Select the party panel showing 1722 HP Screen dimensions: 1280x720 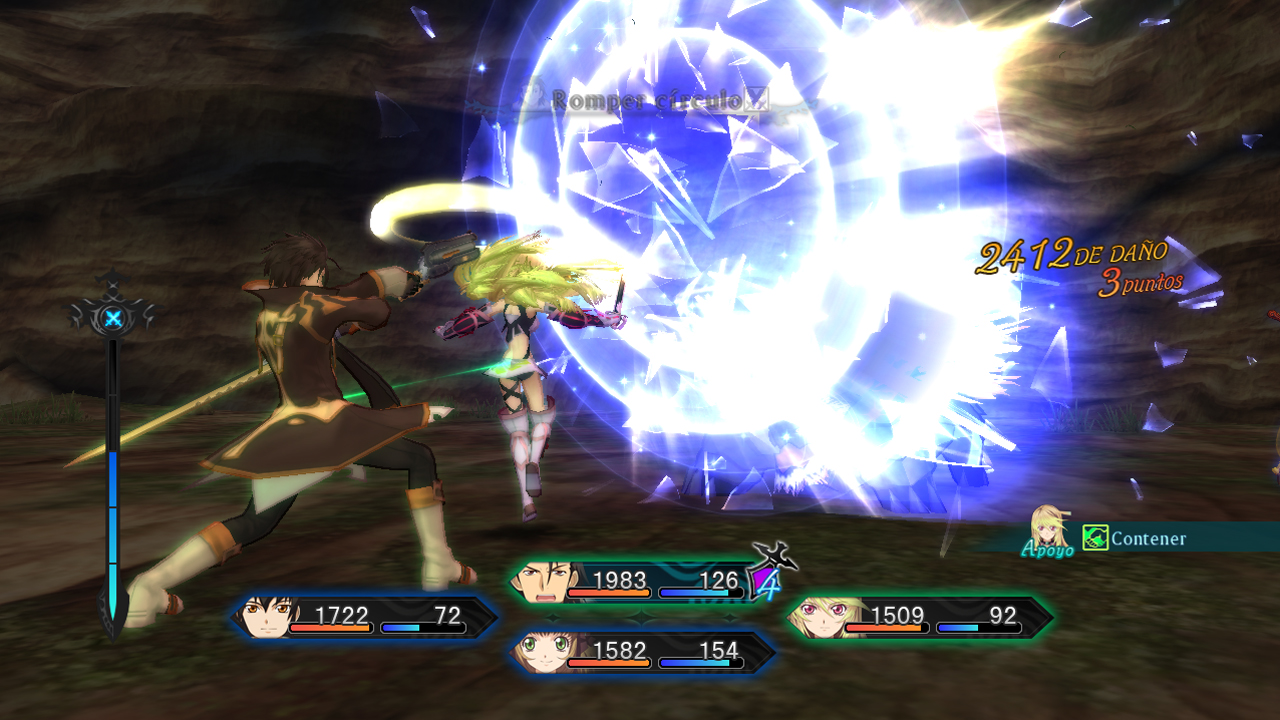[365, 617]
